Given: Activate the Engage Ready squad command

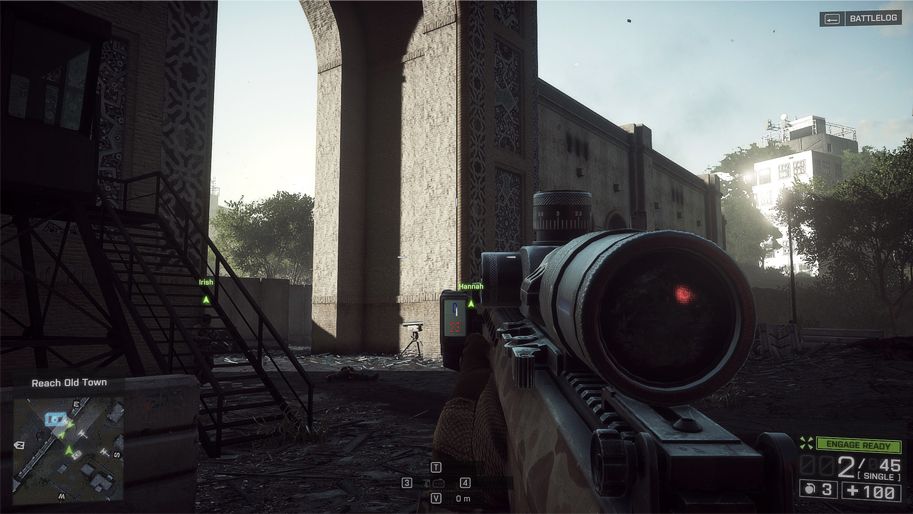Looking at the screenshot, I should click(858, 445).
